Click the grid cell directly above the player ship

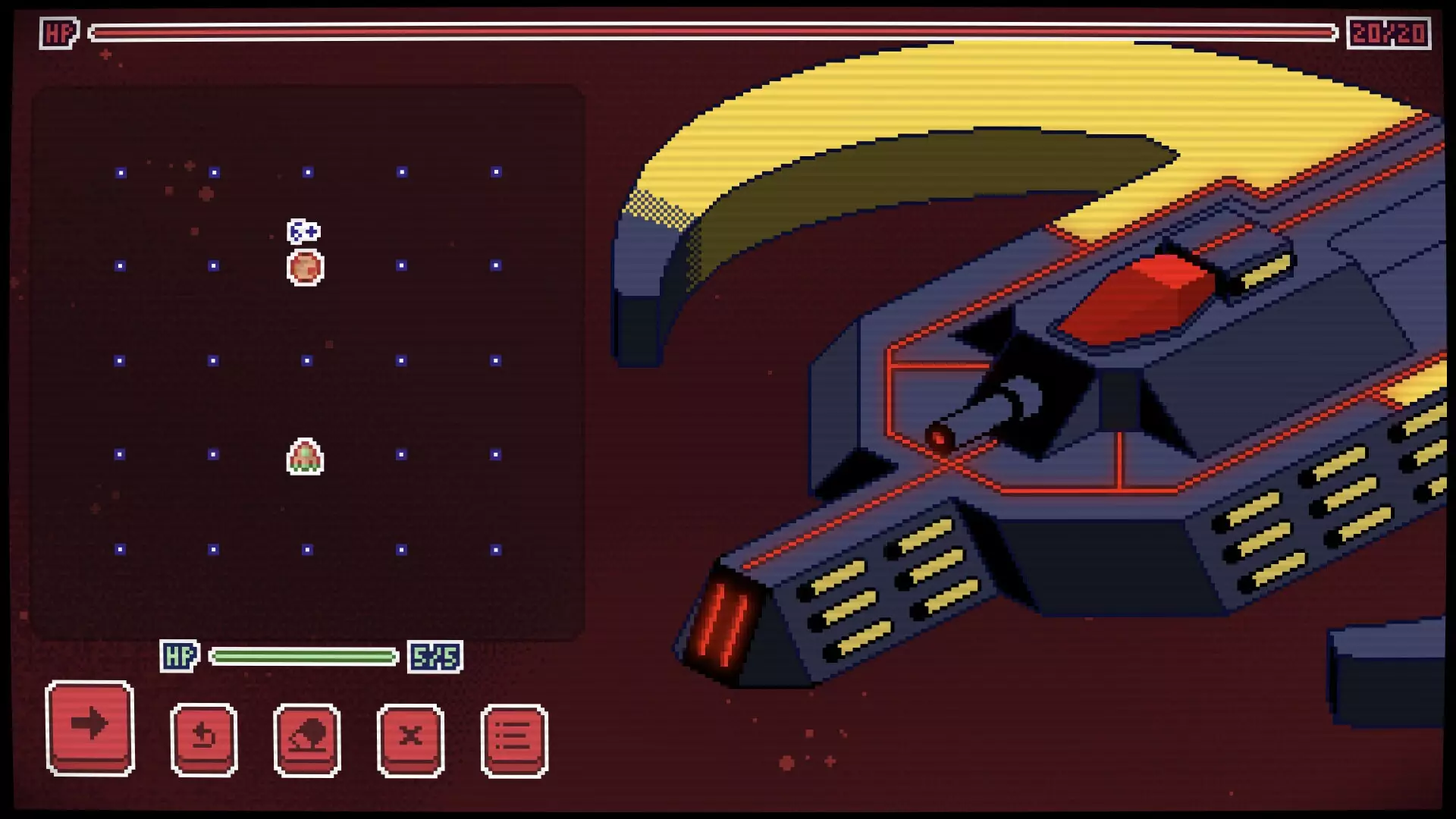(307, 360)
